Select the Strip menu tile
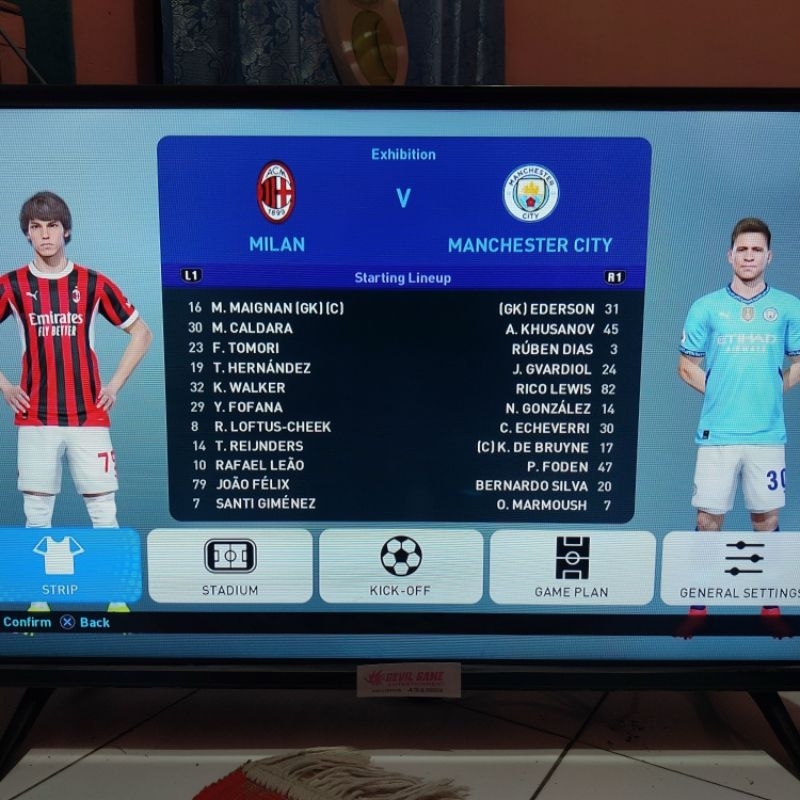The image size is (800, 800). click(x=62, y=566)
